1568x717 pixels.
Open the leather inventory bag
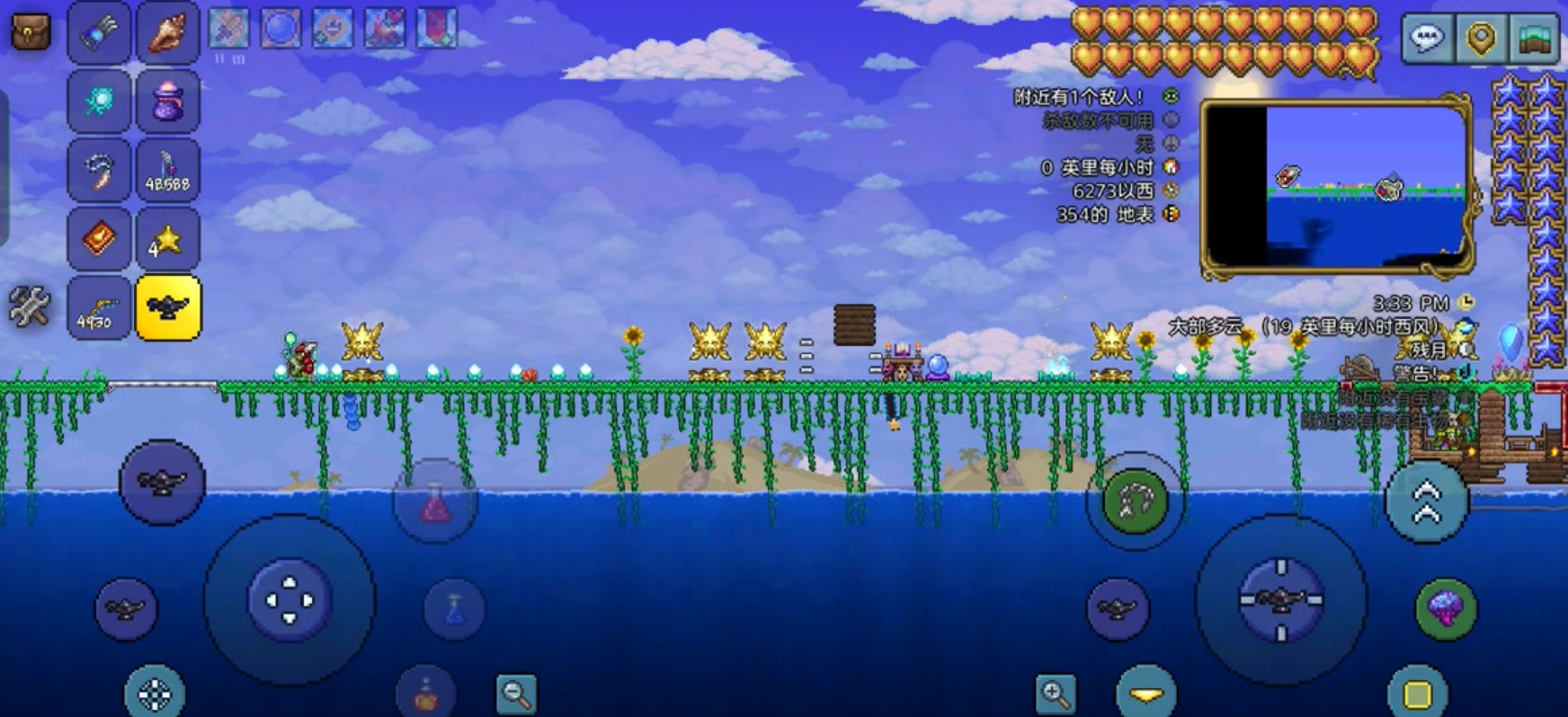click(30, 33)
